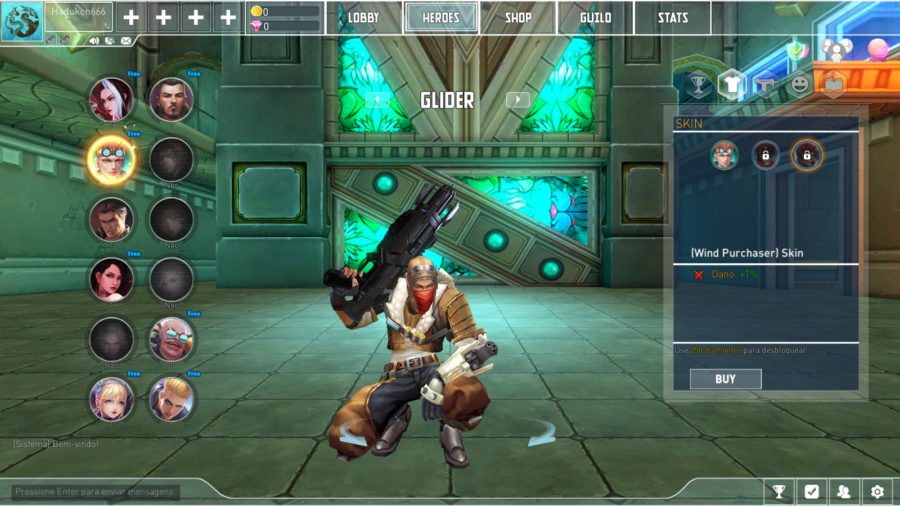Open the mail envelope icon
900x506 pixels.
[x=125, y=41]
